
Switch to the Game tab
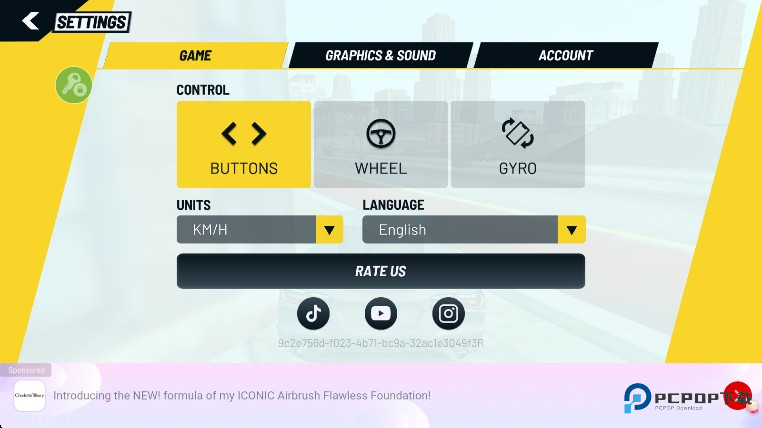tap(195, 56)
